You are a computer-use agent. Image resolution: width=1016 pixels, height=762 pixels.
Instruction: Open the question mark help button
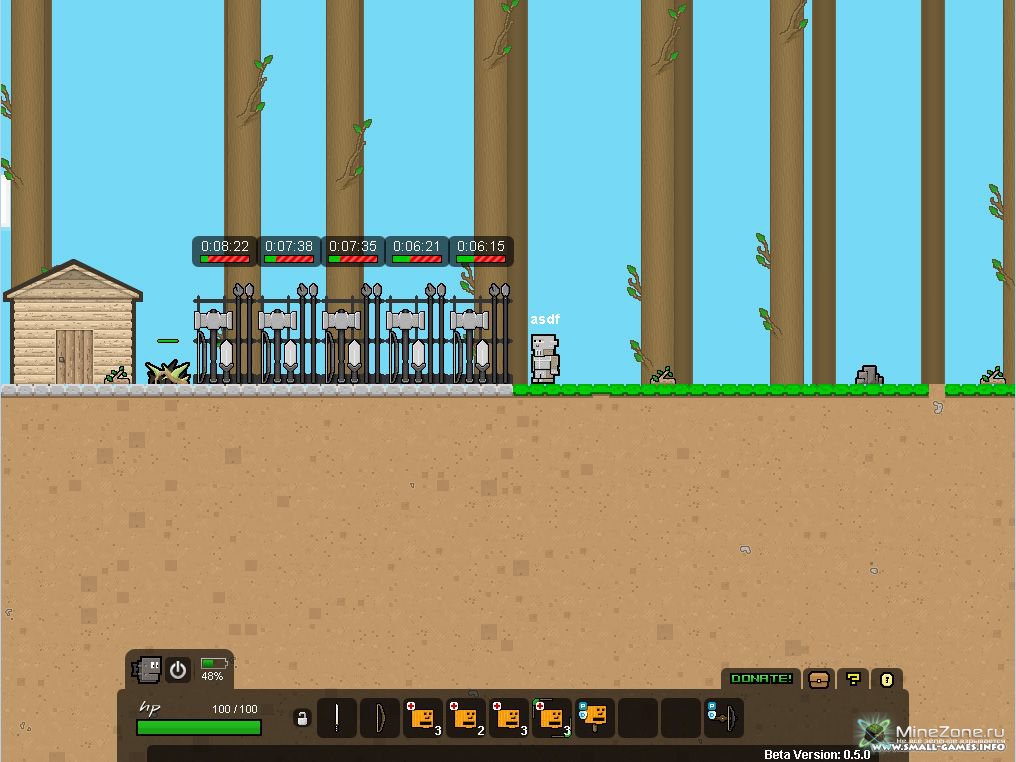pos(853,679)
